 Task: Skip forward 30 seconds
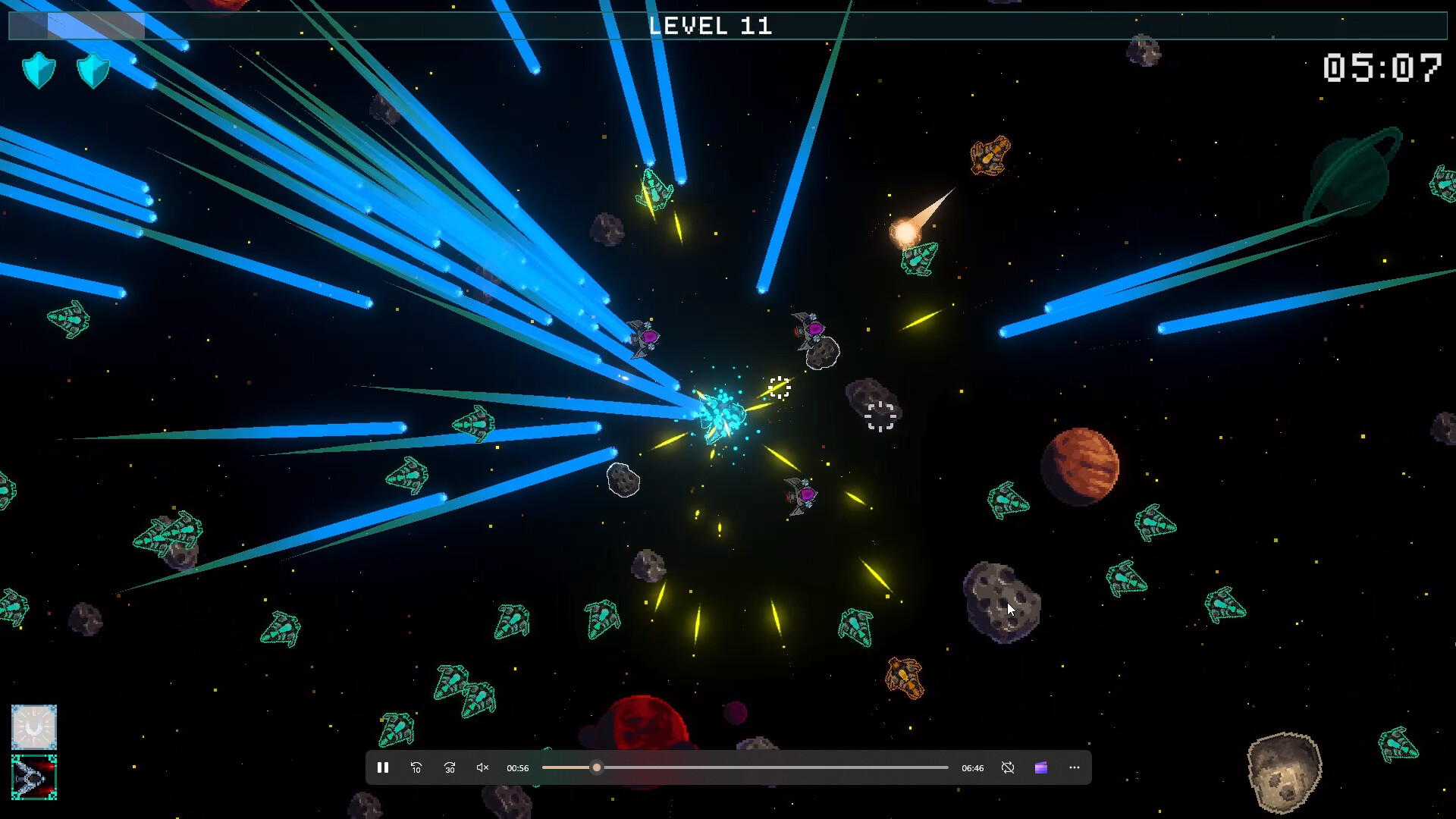point(450,768)
